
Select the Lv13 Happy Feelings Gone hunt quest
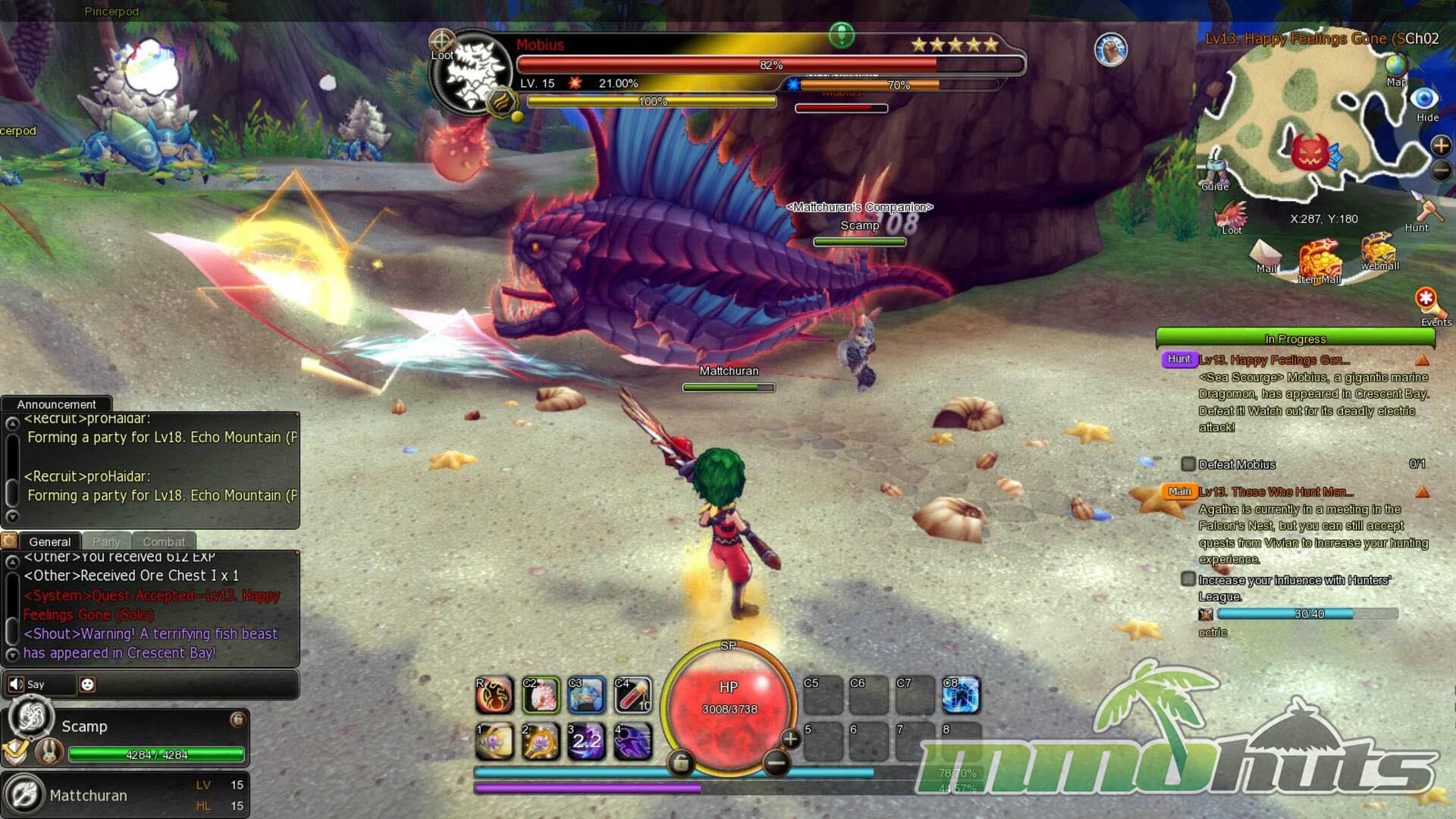1274,360
